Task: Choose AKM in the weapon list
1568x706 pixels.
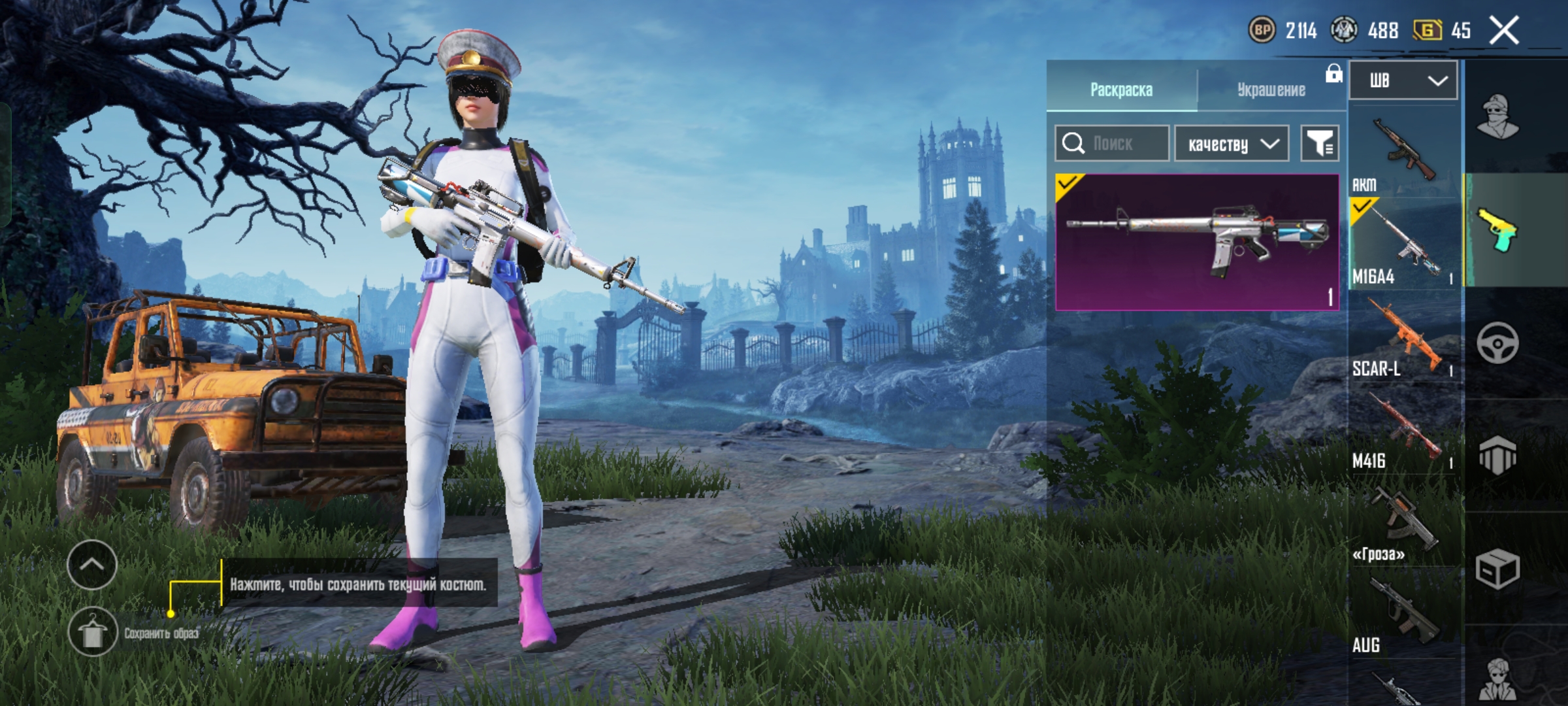Action: click(x=1403, y=154)
